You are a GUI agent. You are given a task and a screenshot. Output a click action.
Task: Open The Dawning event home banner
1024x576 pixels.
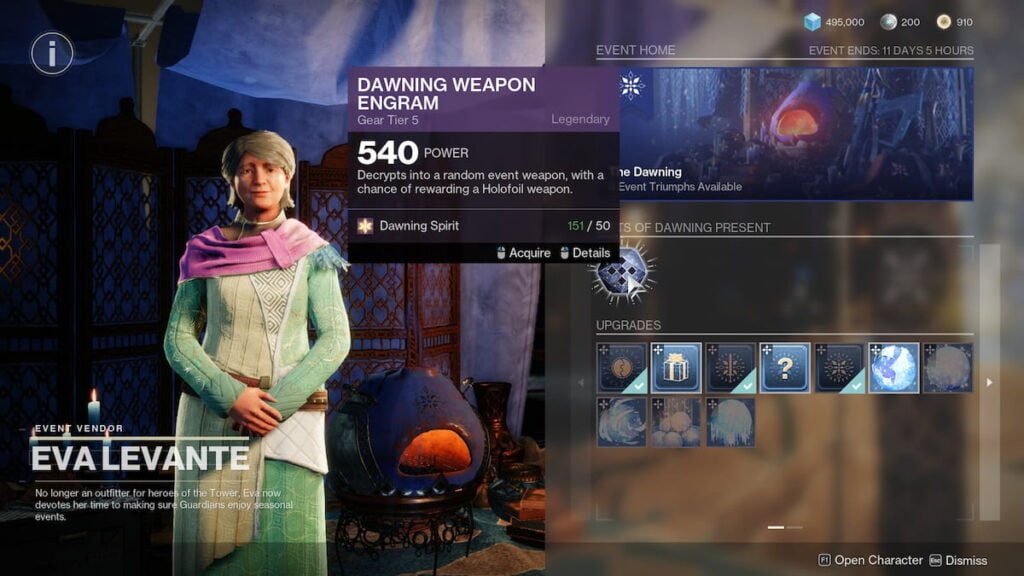(795, 133)
